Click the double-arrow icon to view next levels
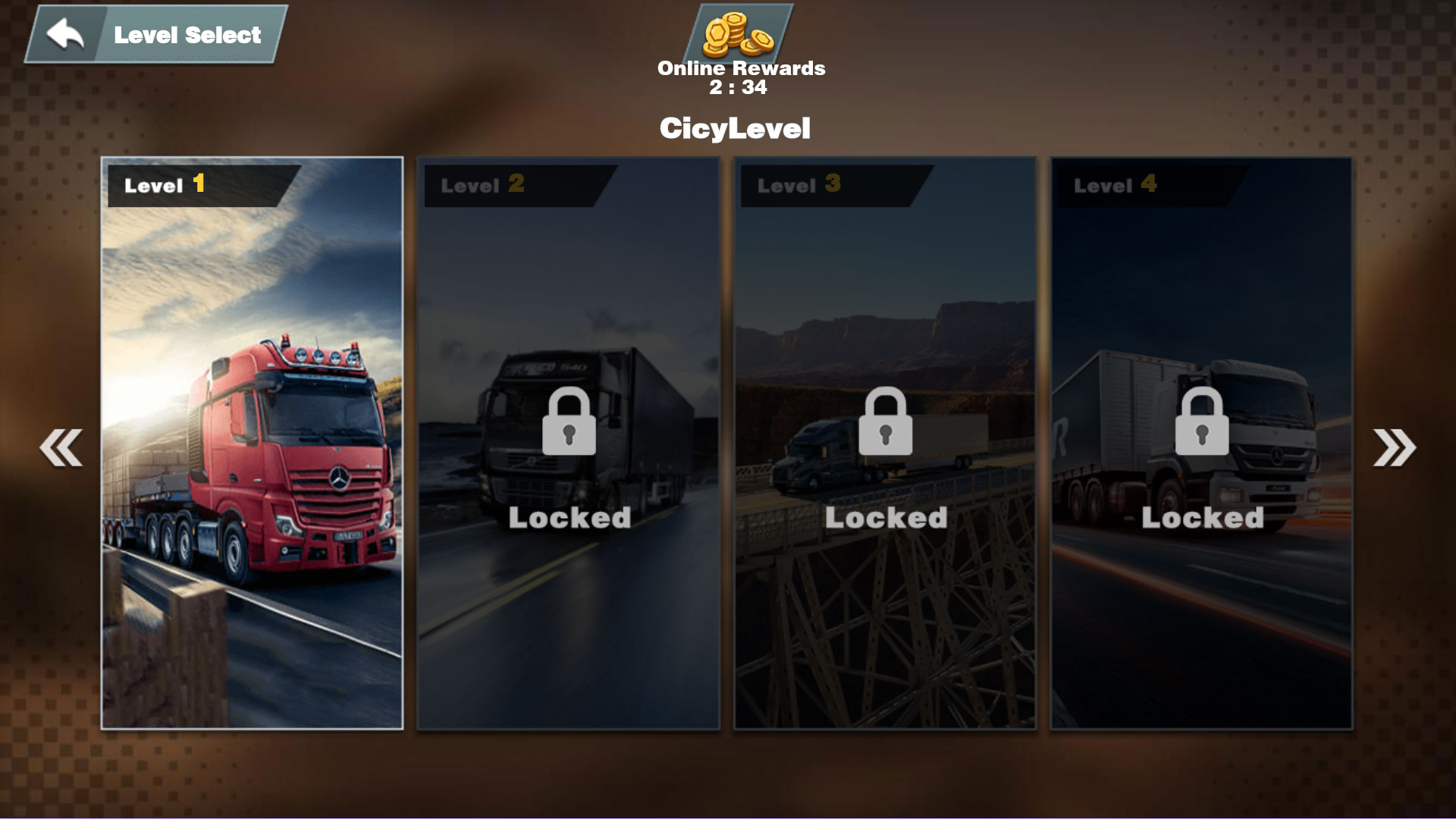Image resolution: width=1456 pixels, height=819 pixels. [1395, 447]
